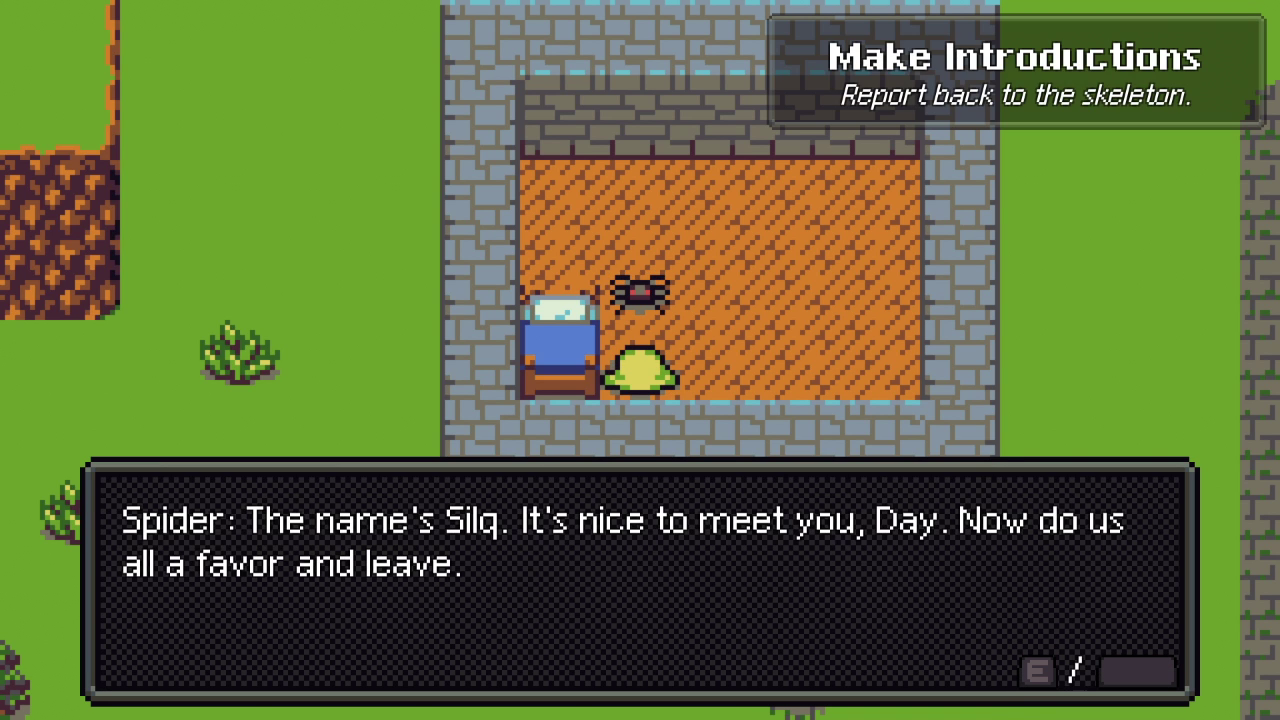Viewport: 1280px width, 720px height.
Task: Open the Make Introductions quest entry
Action: [1014, 58]
